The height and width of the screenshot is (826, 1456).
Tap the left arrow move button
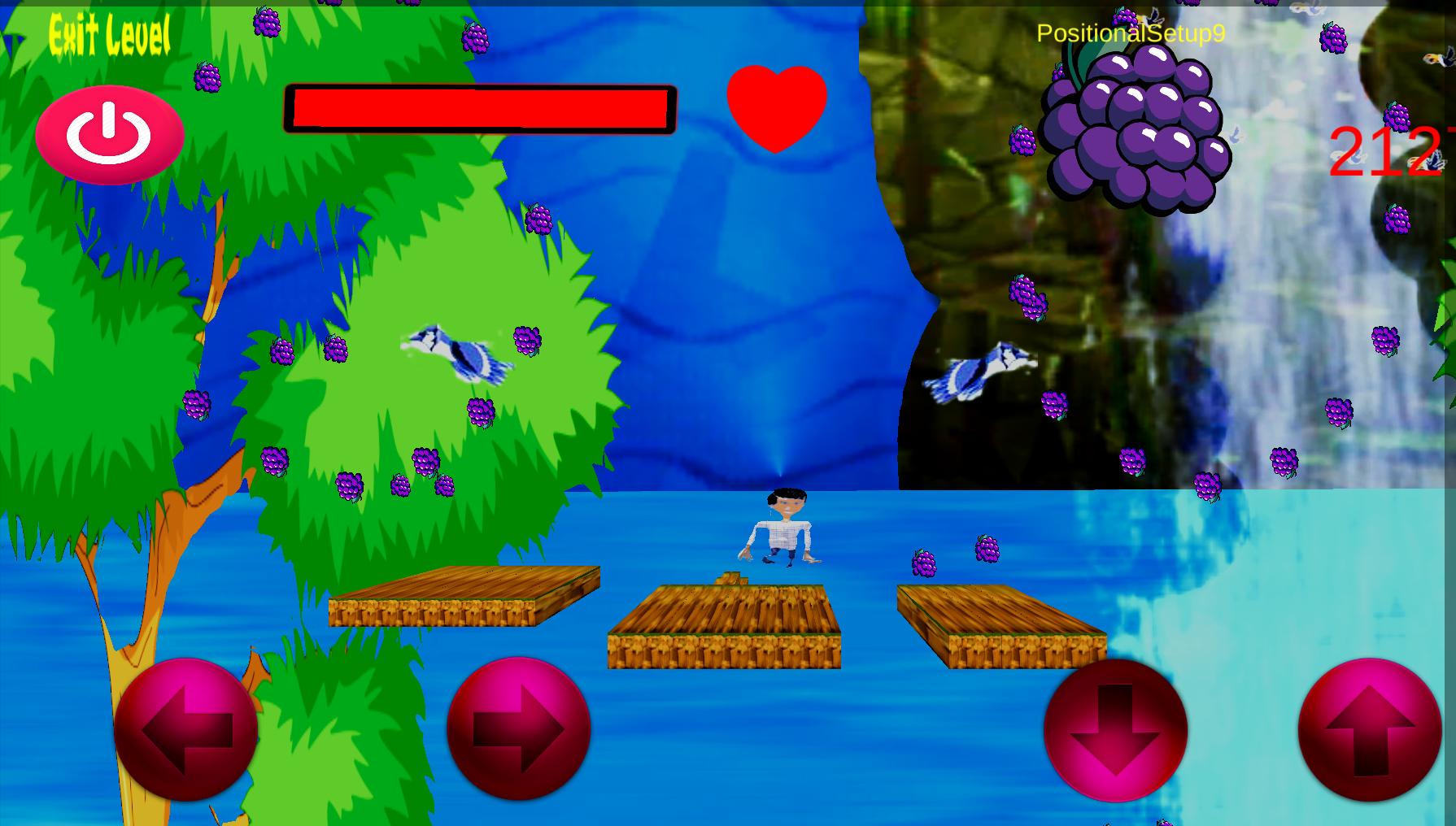tap(185, 730)
